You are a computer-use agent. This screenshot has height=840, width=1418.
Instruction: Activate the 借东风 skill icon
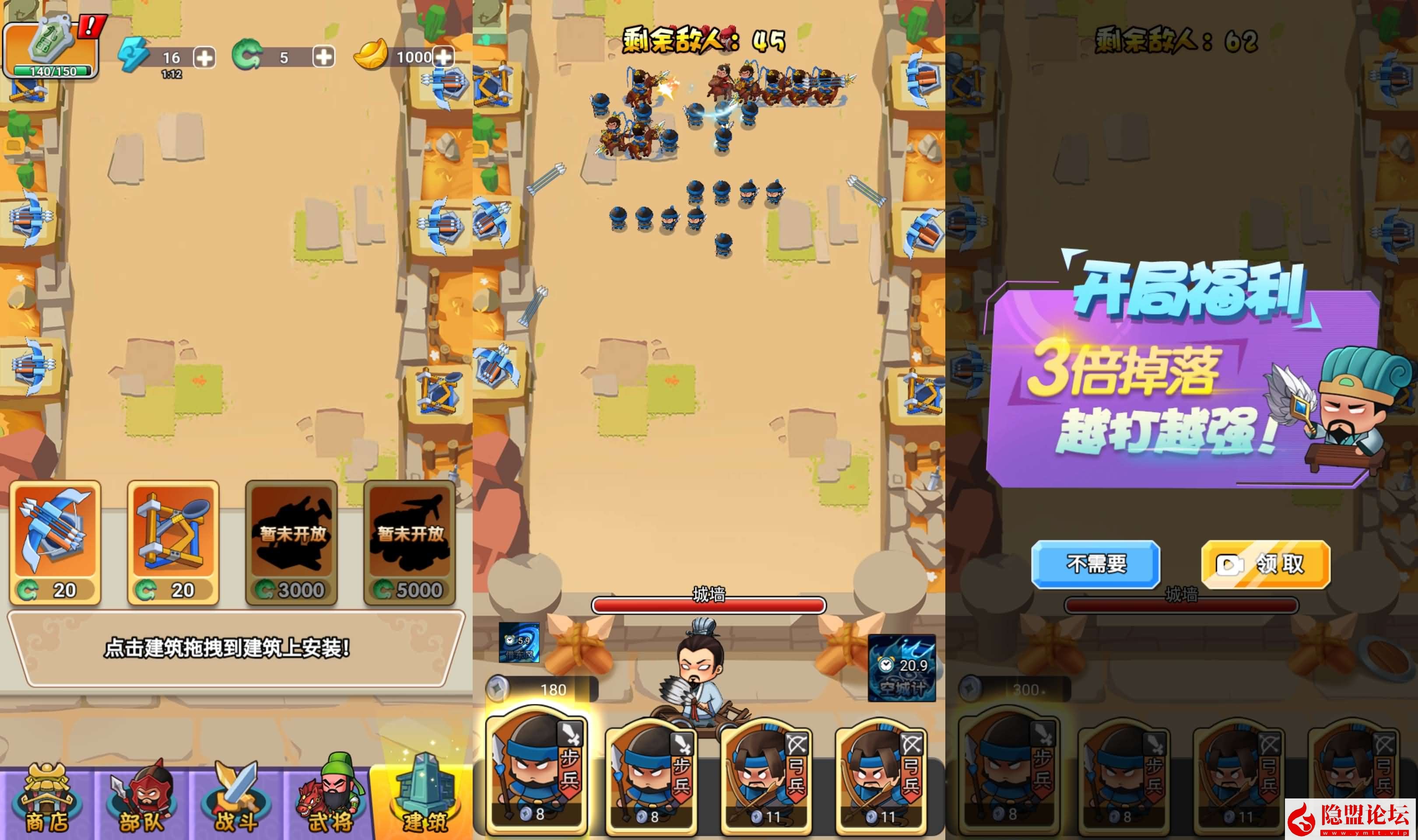pyautogui.click(x=519, y=642)
